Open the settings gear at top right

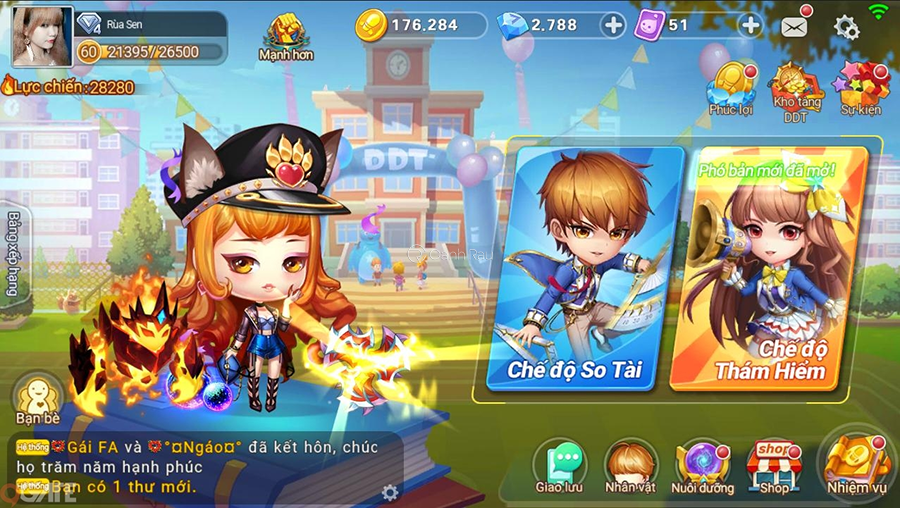(x=846, y=27)
